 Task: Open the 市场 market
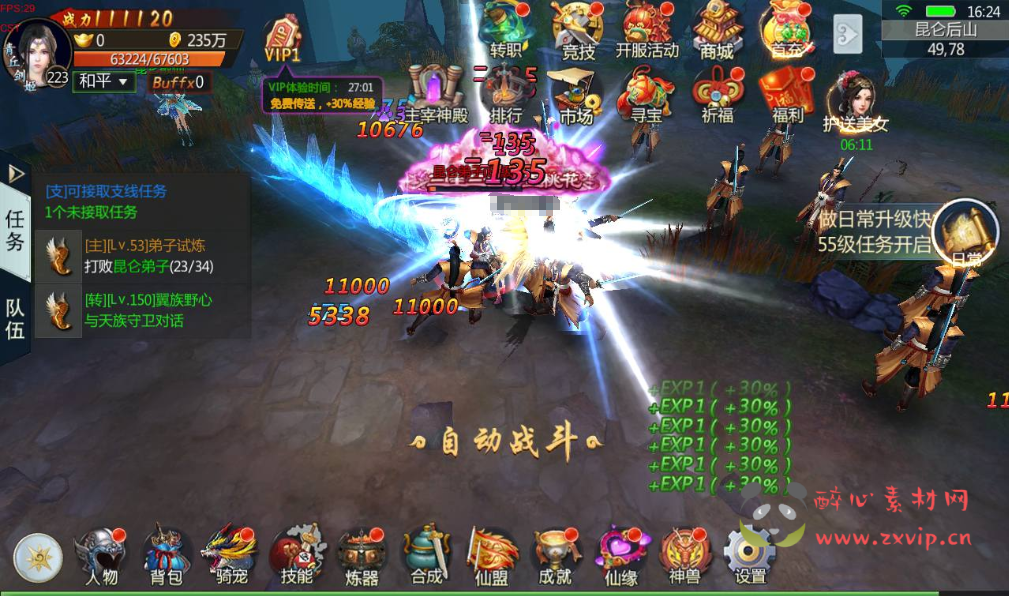click(x=577, y=95)
